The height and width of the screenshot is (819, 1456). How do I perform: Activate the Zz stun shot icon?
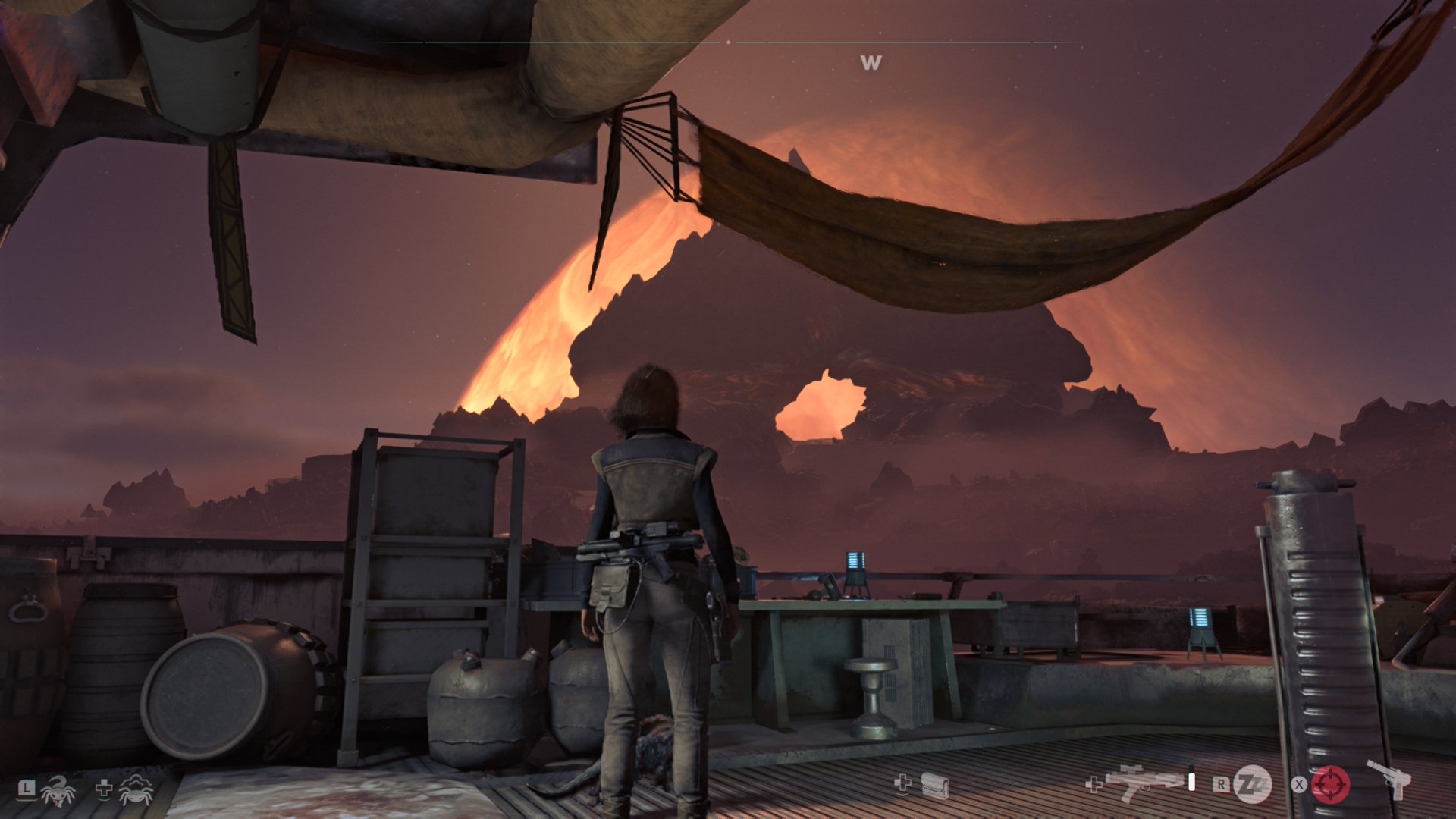pyautogui.click(x=1252, y=784)
